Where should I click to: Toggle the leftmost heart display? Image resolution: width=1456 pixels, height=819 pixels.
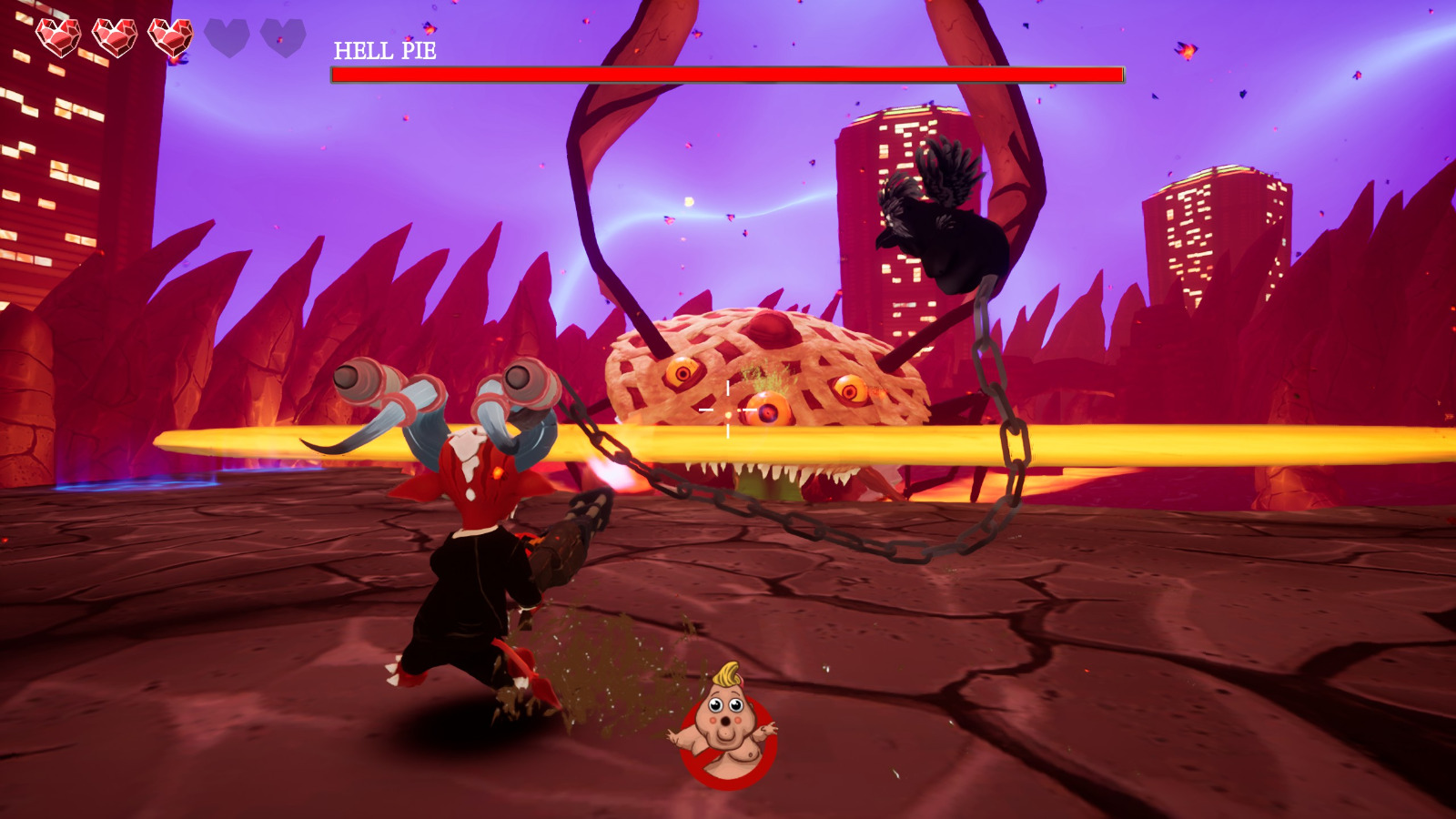pyautogui.click(x=56, y=37)
